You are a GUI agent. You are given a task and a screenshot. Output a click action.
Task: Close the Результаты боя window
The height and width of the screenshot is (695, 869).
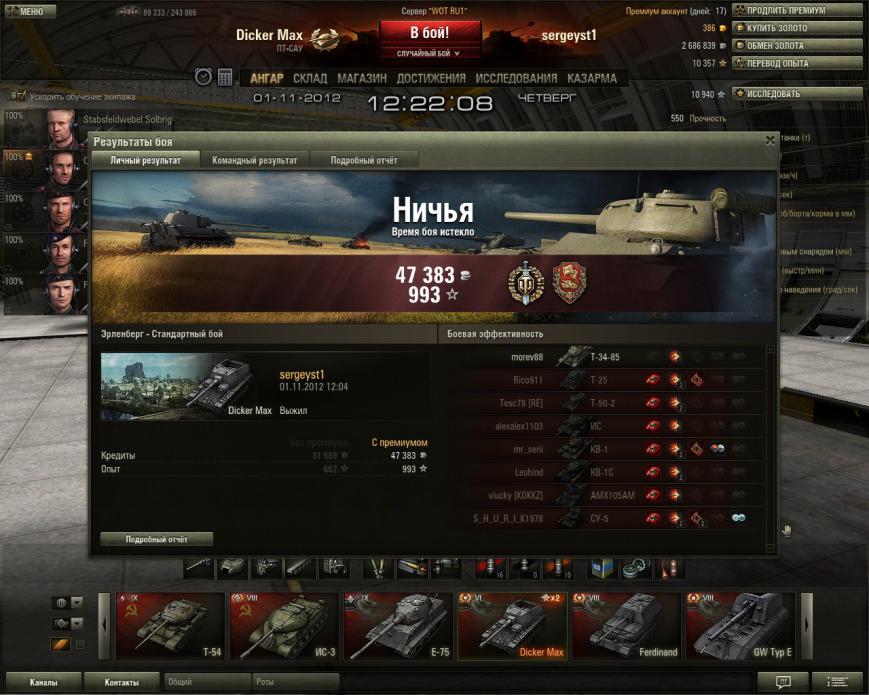[x=769, y=141]
